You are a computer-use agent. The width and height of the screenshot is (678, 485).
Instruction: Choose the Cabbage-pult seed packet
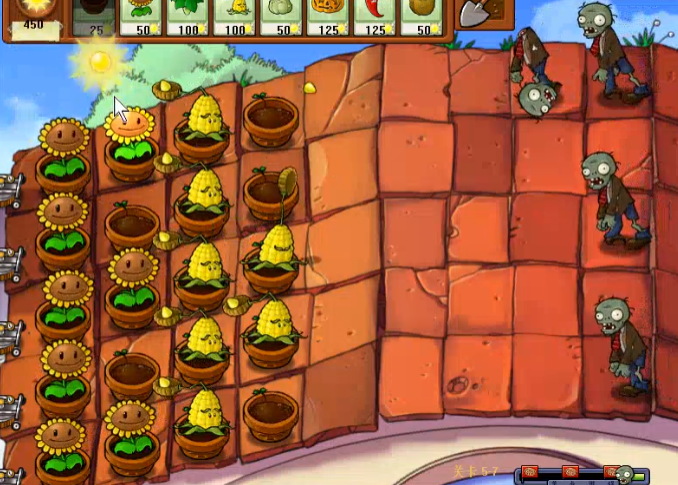188,18
